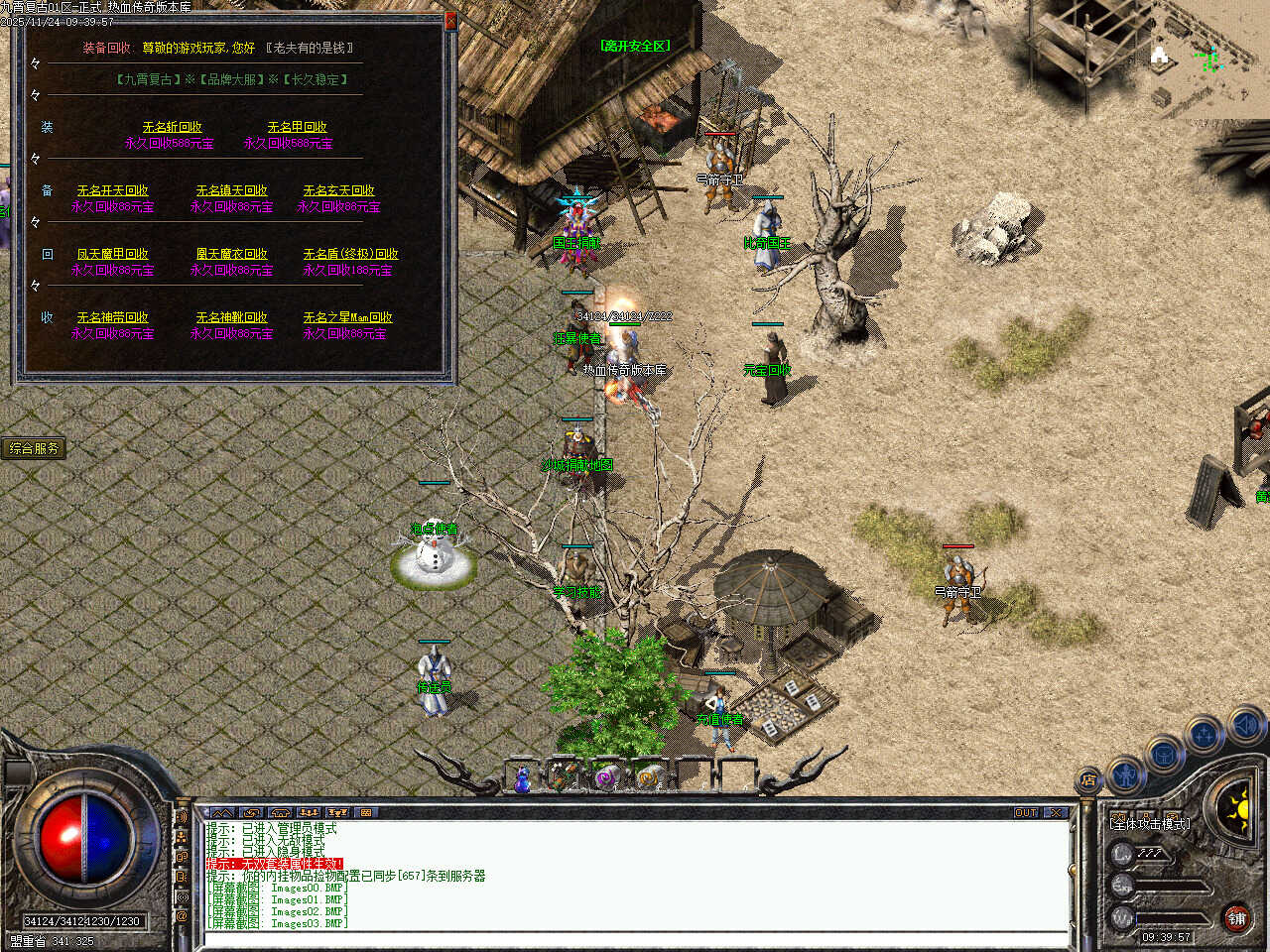This screenshot has height=952, width=1270.
Task: Choose 无名盾(终极)回收 option
Action: point(350,254)
